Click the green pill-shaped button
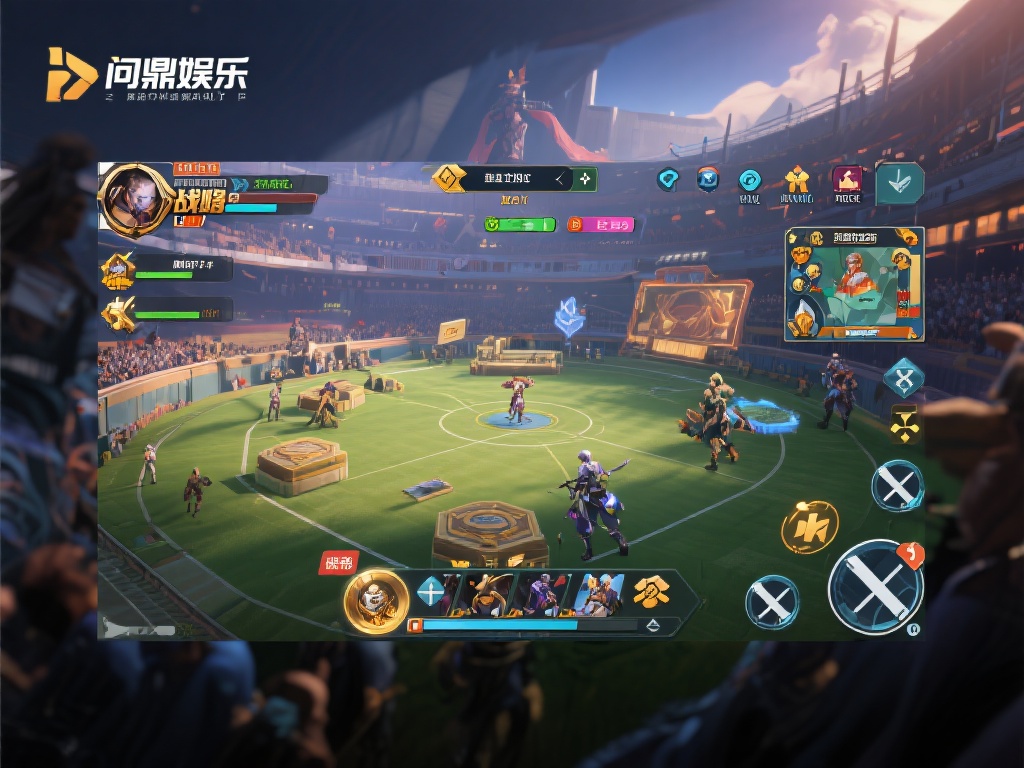Screen dimensions: 1024x768 click(520, 225)
